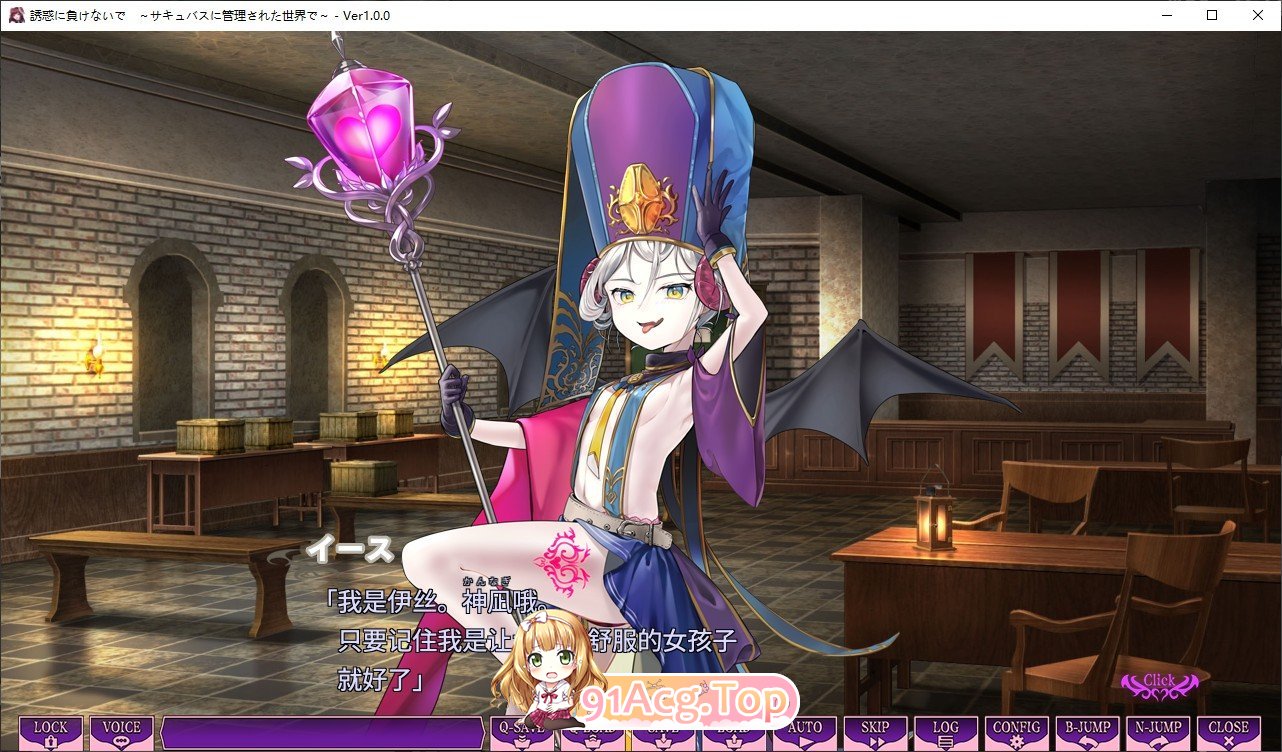Turn on AUTO text advance
Screen dimensions: 1282x752
click(x=805, y=733)
